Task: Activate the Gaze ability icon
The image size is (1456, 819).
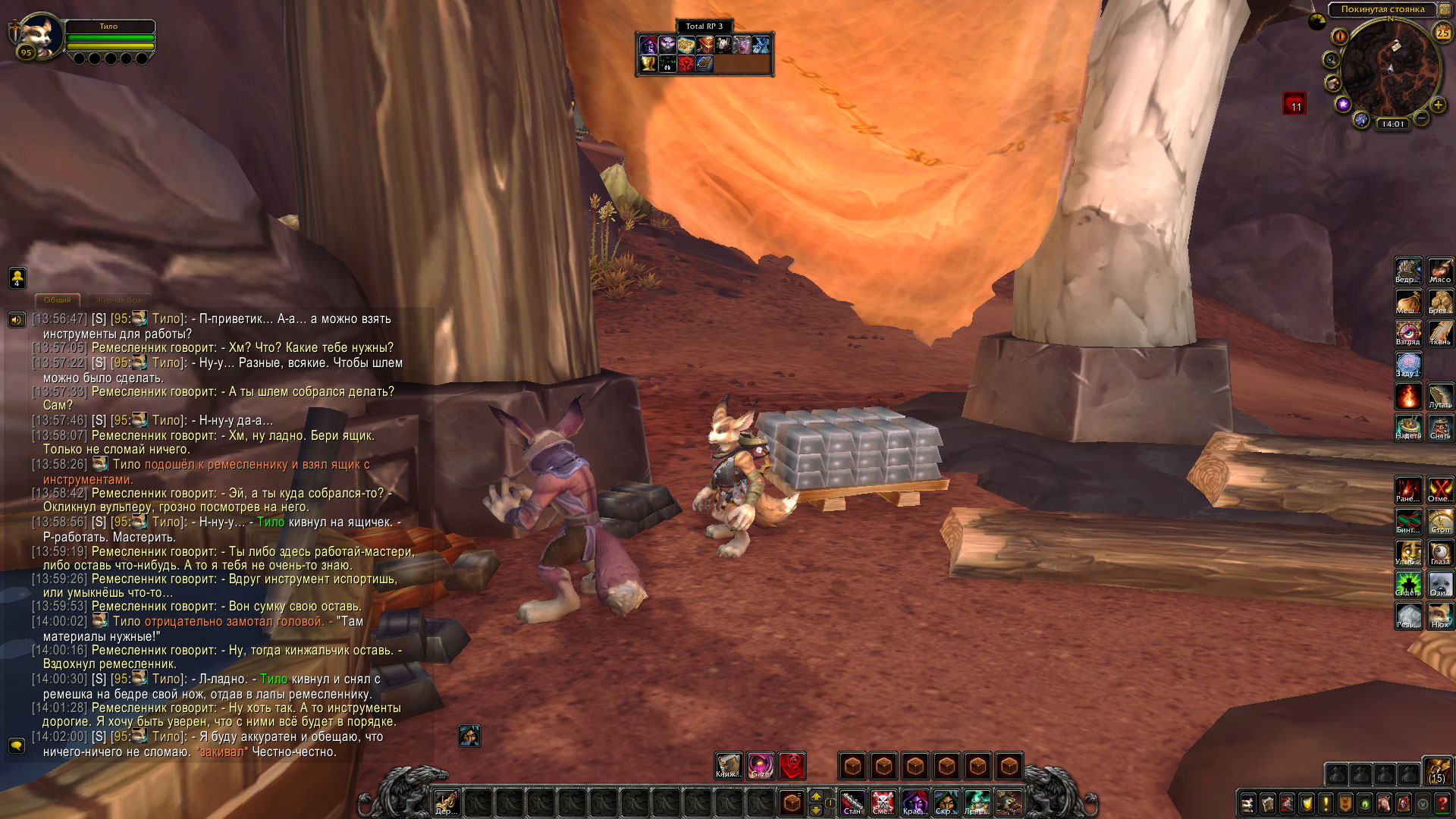Action: [760, 766]
